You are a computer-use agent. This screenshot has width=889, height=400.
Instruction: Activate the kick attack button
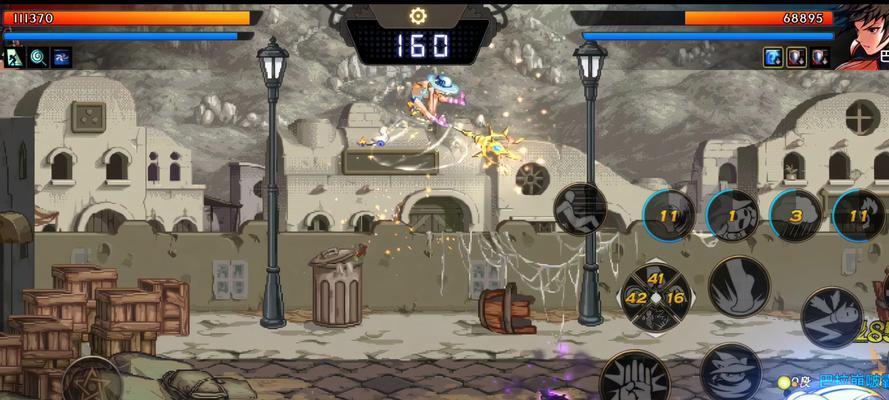coord(739,283)
